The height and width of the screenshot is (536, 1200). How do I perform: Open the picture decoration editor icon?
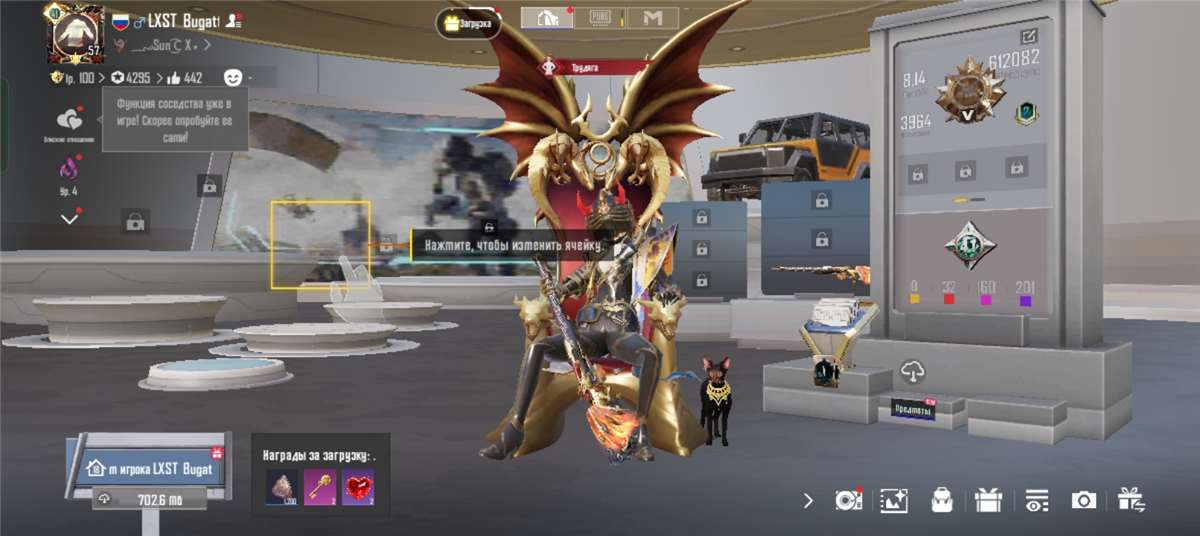tap(893, 501)
